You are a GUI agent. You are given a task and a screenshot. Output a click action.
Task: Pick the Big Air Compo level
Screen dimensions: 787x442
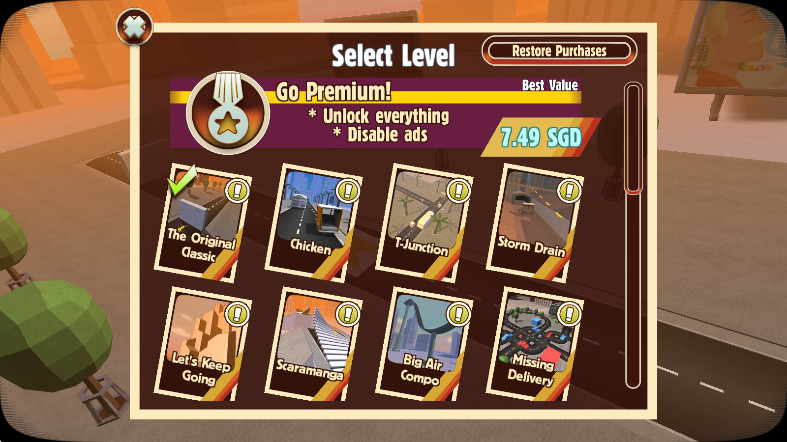pos(421,345)
